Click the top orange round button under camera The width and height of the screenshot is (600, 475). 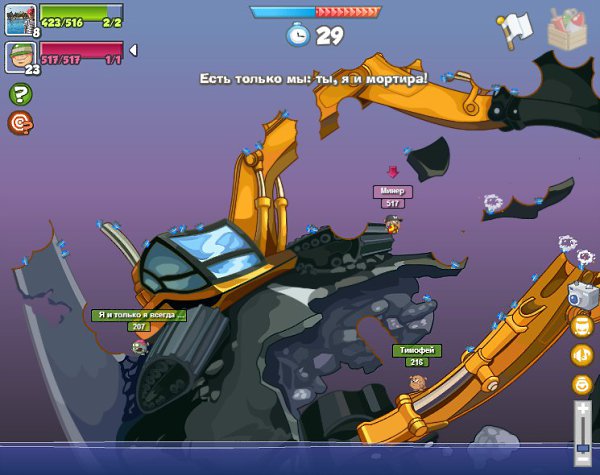pyautogui.click(x=582, y=326)
